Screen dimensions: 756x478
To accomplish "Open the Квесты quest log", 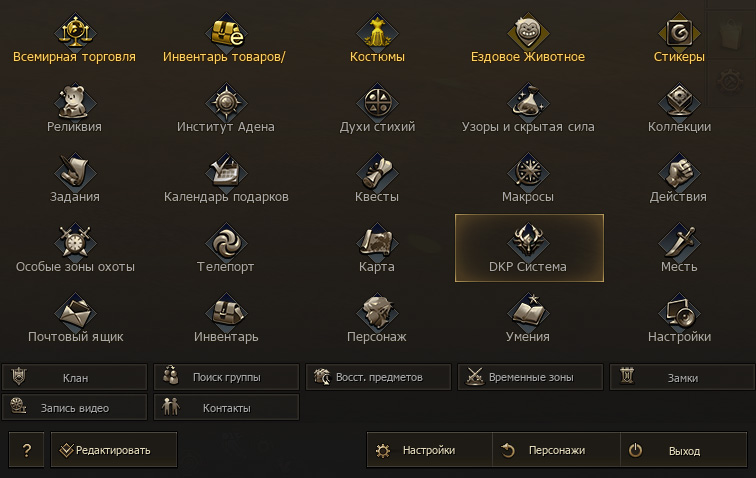I will tap(377, 181).
